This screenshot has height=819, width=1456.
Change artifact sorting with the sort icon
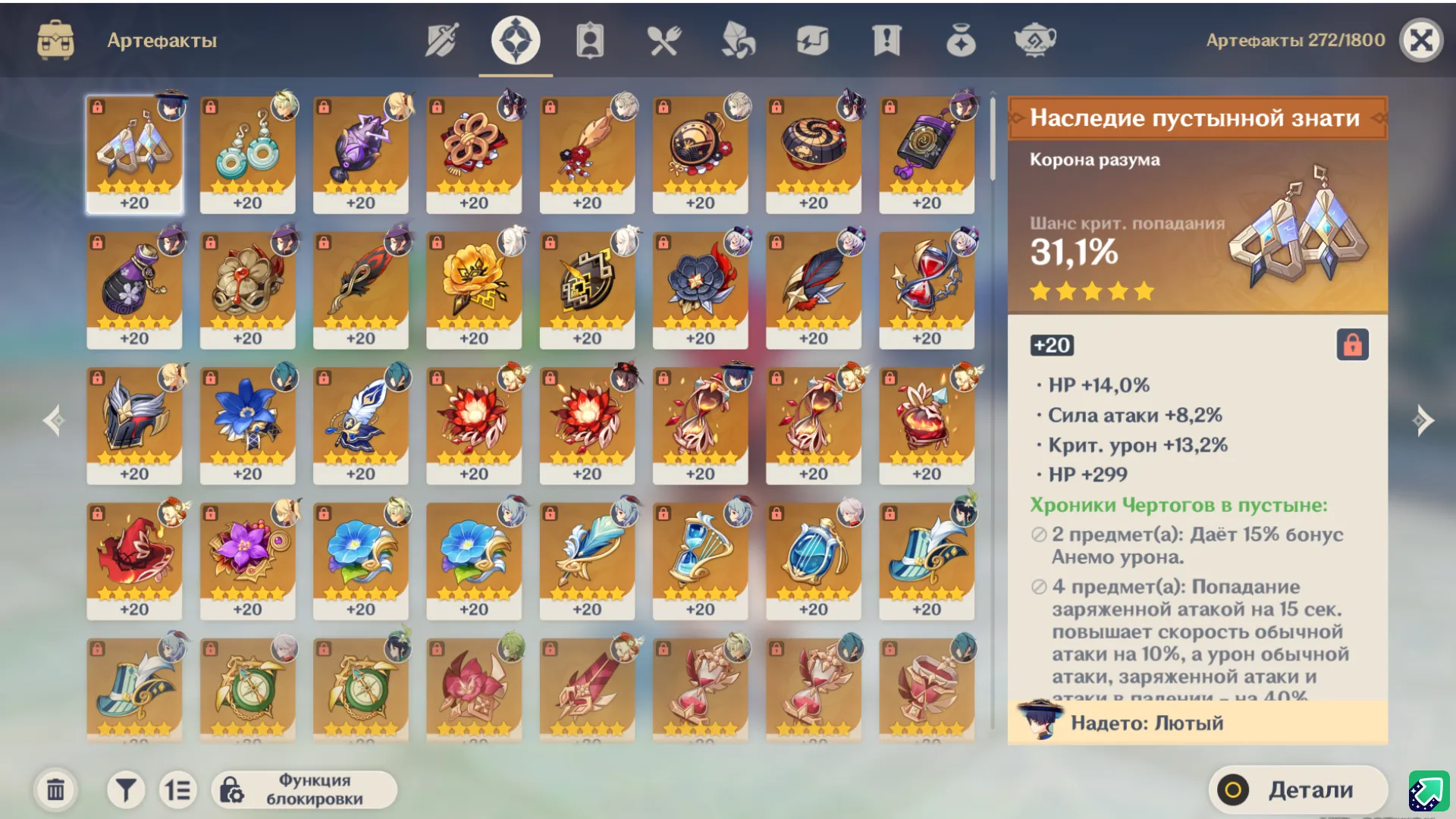point(179,789)
